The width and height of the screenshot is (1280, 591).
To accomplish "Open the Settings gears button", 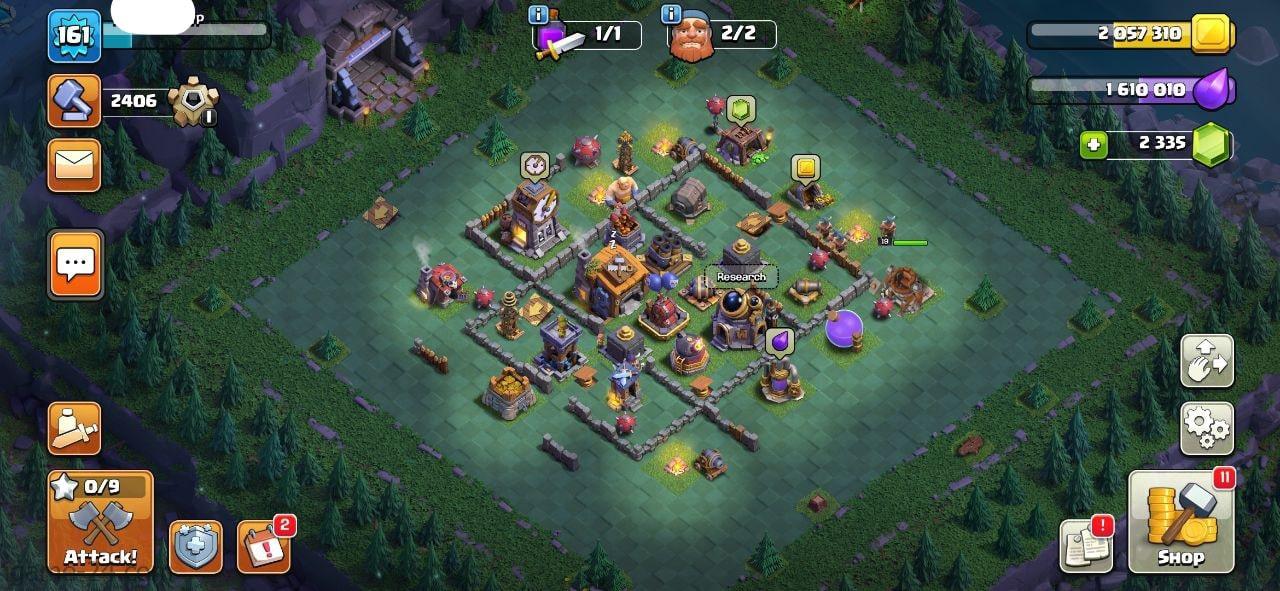I will 1207,428.
